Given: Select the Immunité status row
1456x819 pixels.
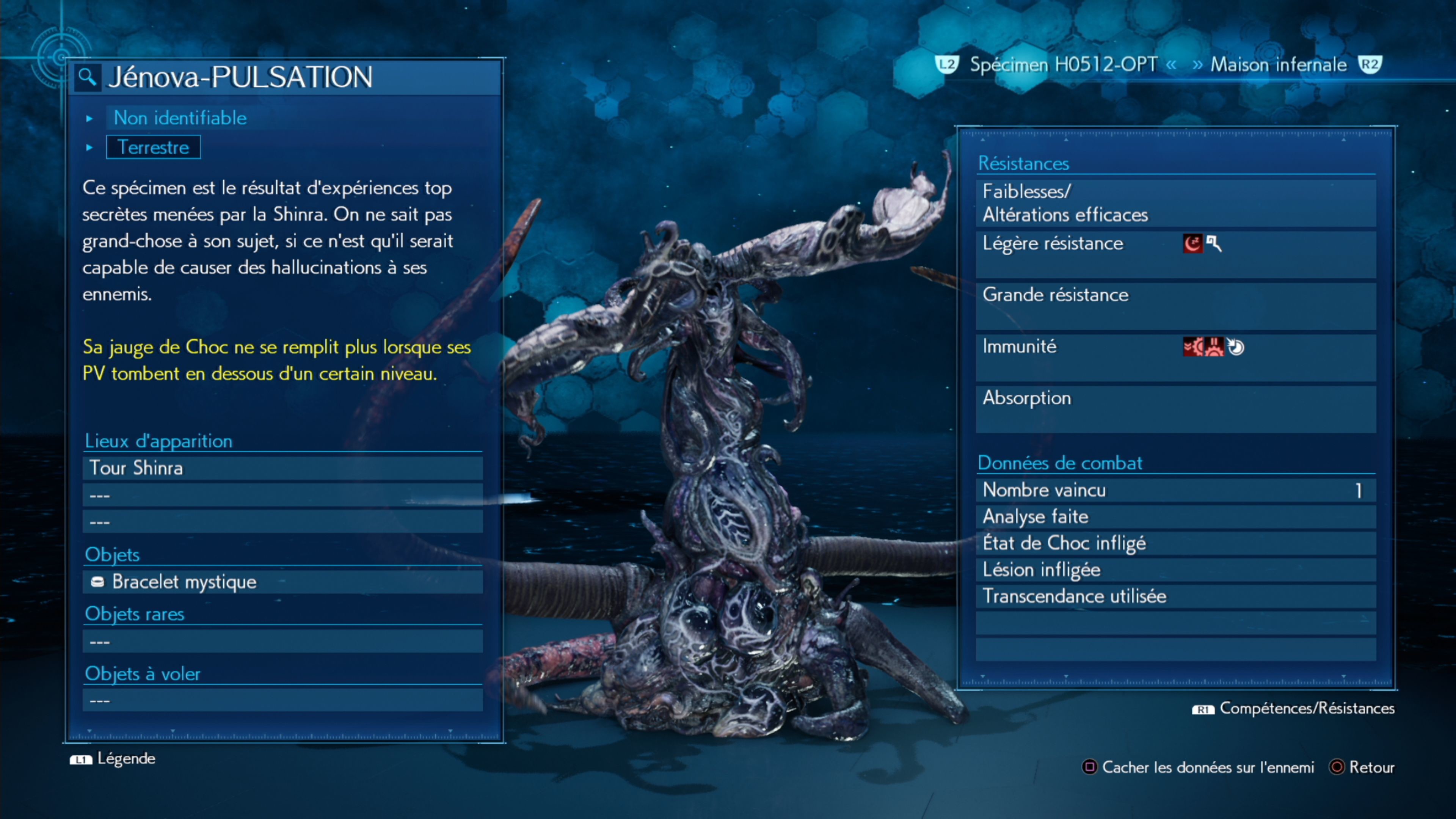Looking at the screenshot, I should 1176,357.
